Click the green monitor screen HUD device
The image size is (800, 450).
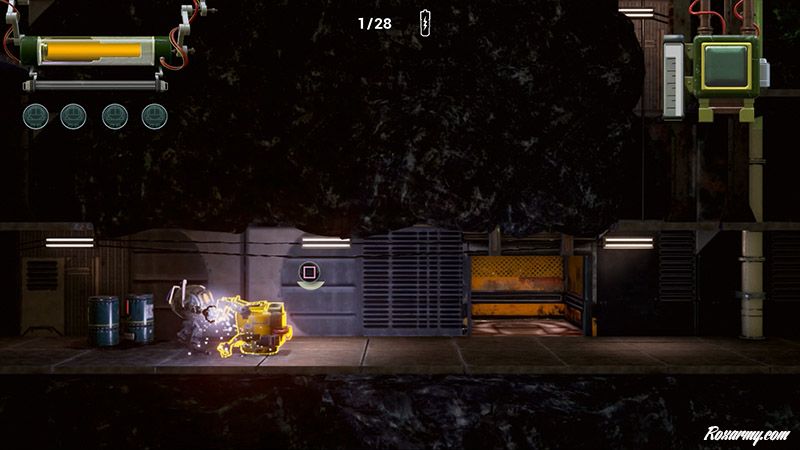726,66
